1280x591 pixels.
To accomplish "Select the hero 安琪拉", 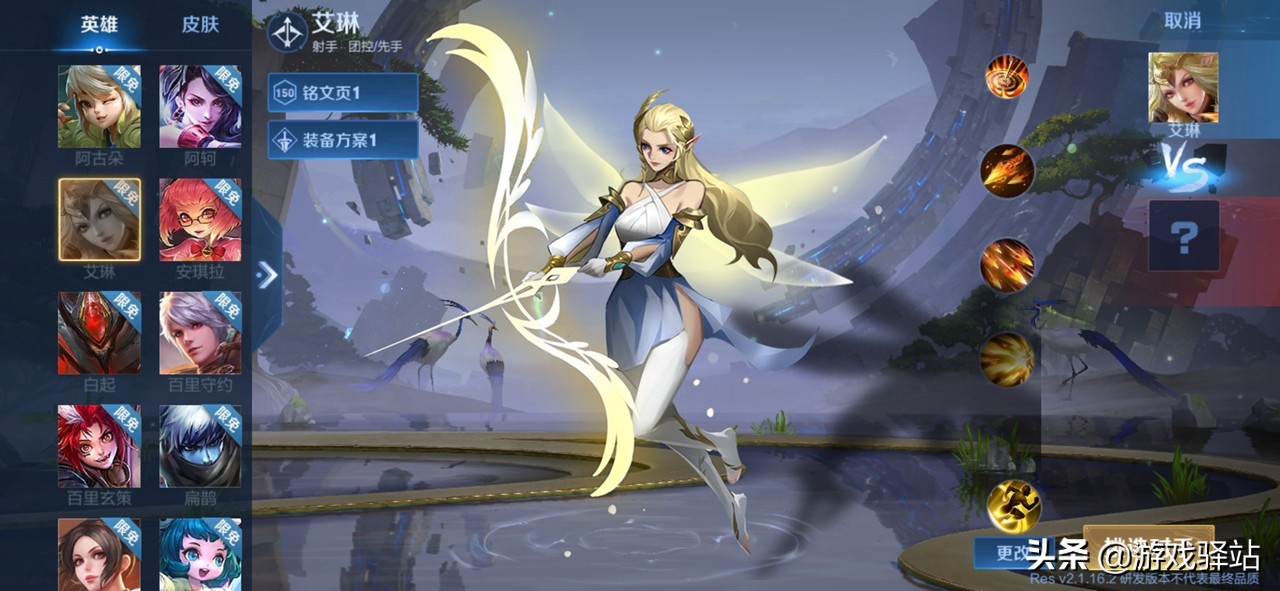I will pos(200,220).
